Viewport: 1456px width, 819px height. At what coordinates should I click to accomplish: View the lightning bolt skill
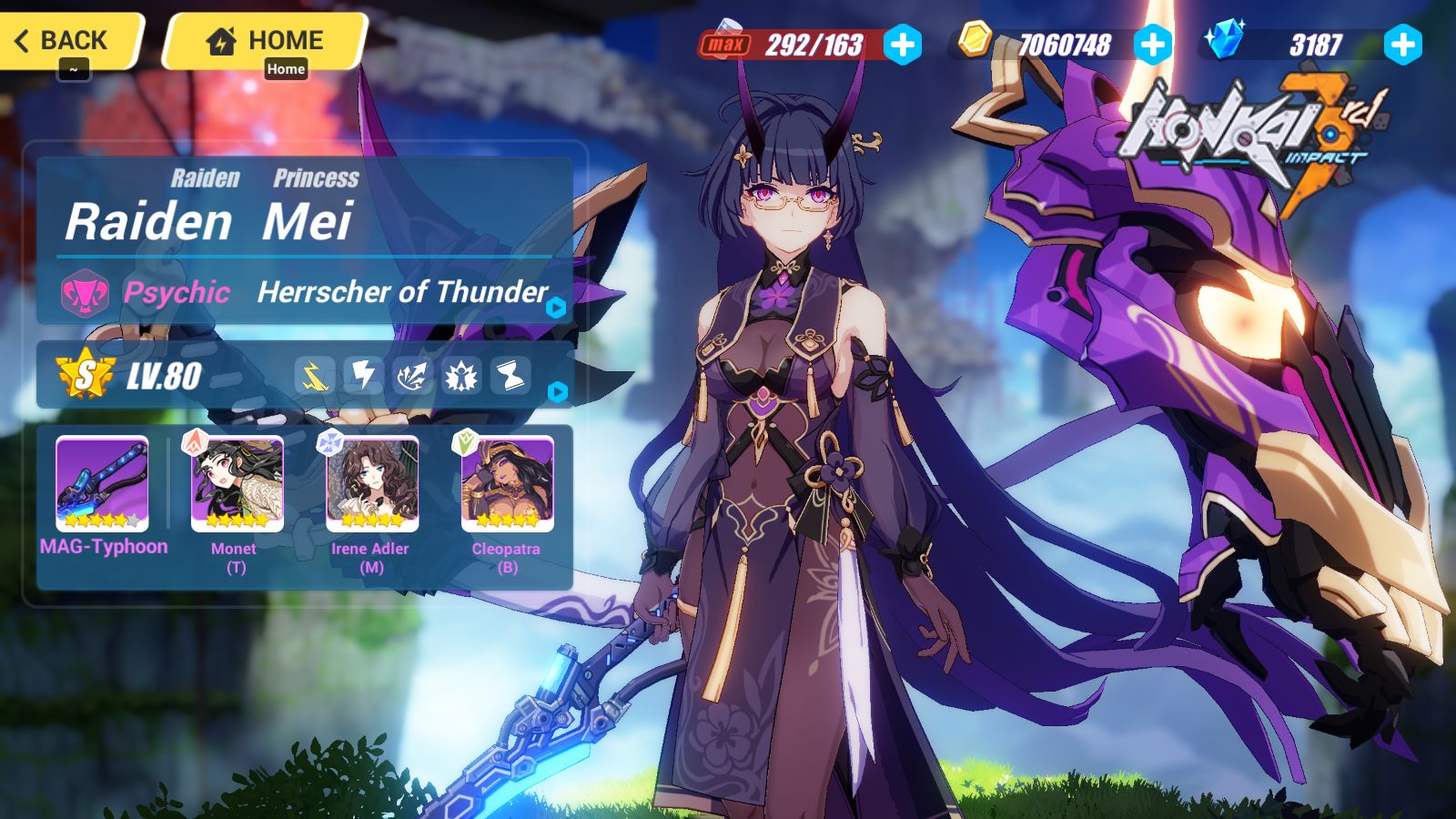(364, 375)
